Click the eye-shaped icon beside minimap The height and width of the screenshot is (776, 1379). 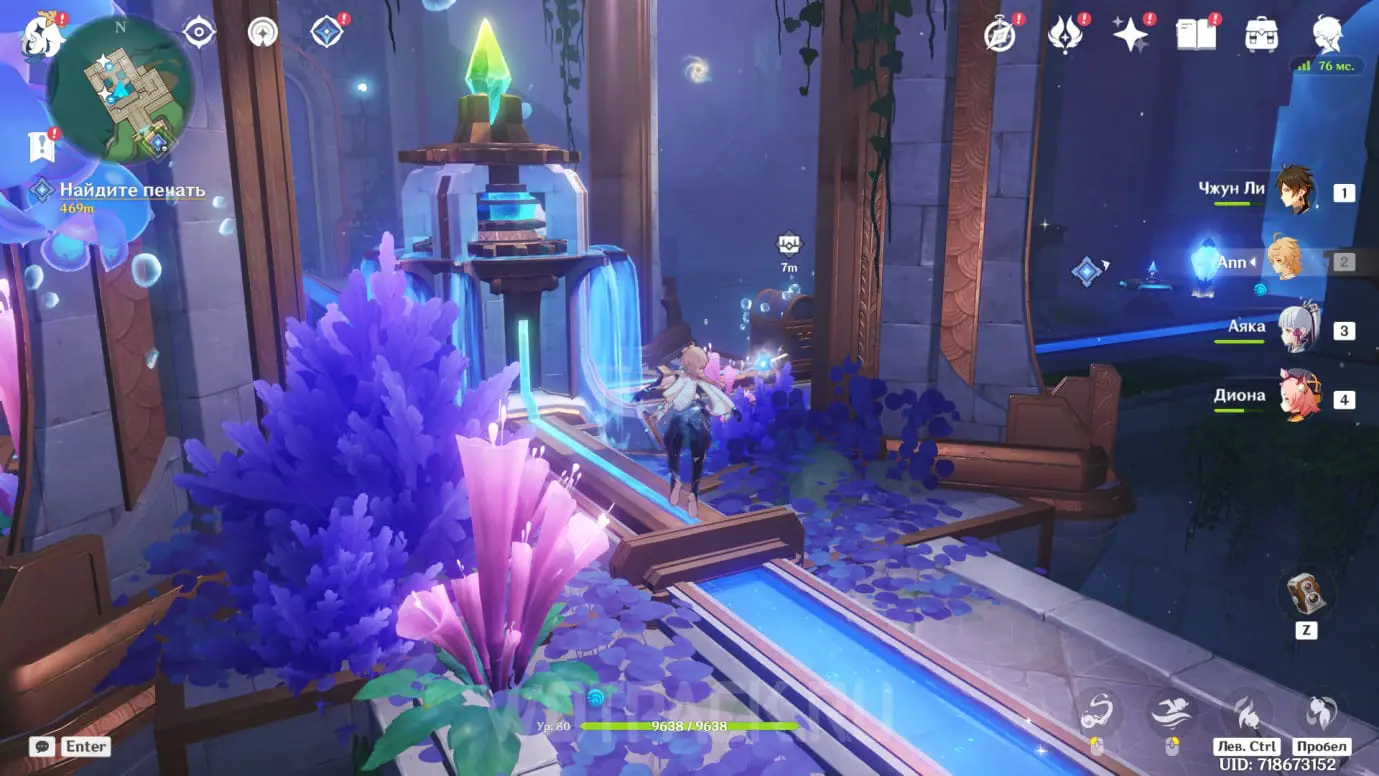click(x=199, y=32)
